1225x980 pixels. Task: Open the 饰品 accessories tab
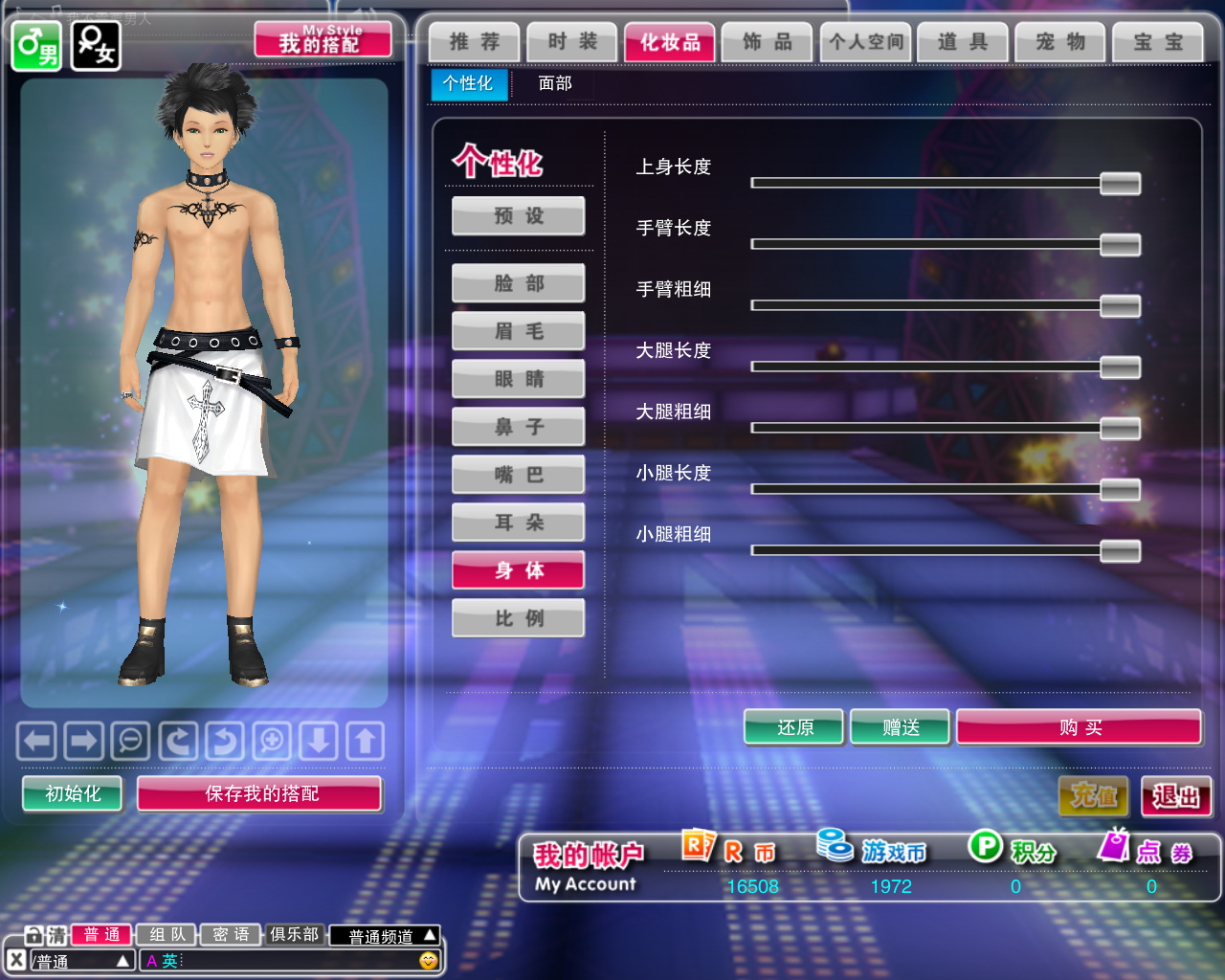pyautogui.click(x=768, y=42)
